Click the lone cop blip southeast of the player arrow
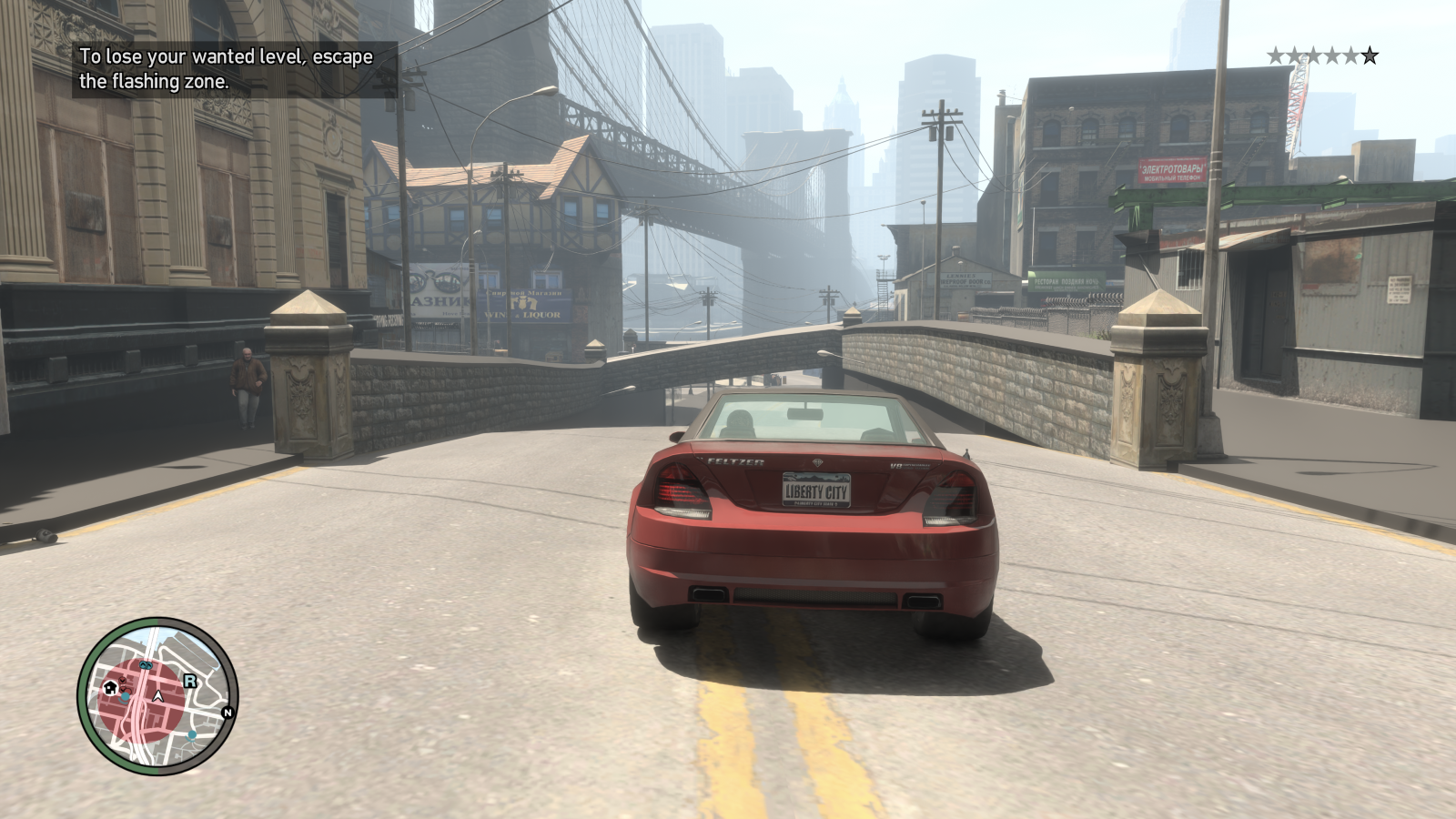The image size is (1456, 819). point(191,735)
